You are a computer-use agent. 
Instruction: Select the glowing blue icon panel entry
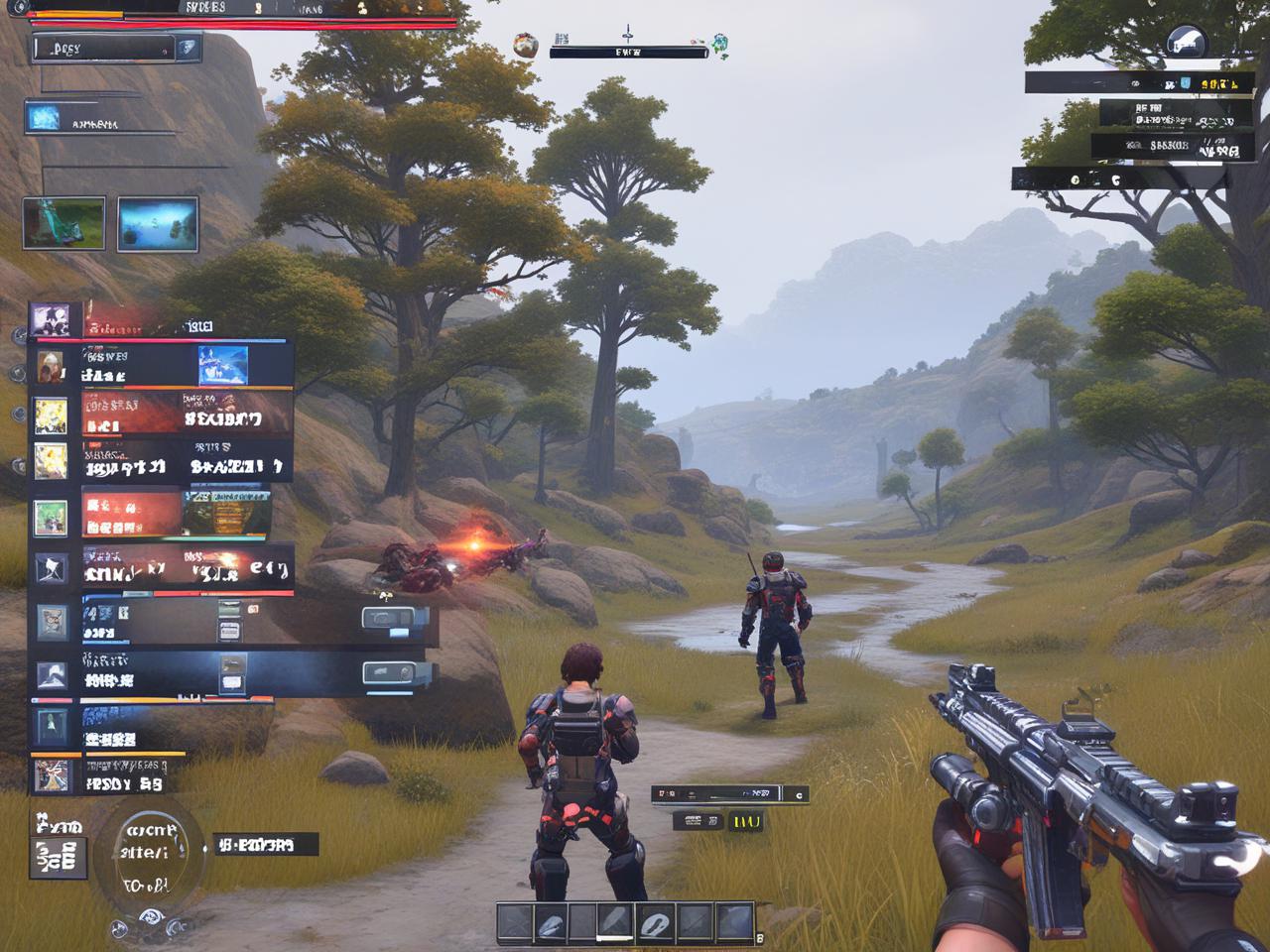[44, 119]
